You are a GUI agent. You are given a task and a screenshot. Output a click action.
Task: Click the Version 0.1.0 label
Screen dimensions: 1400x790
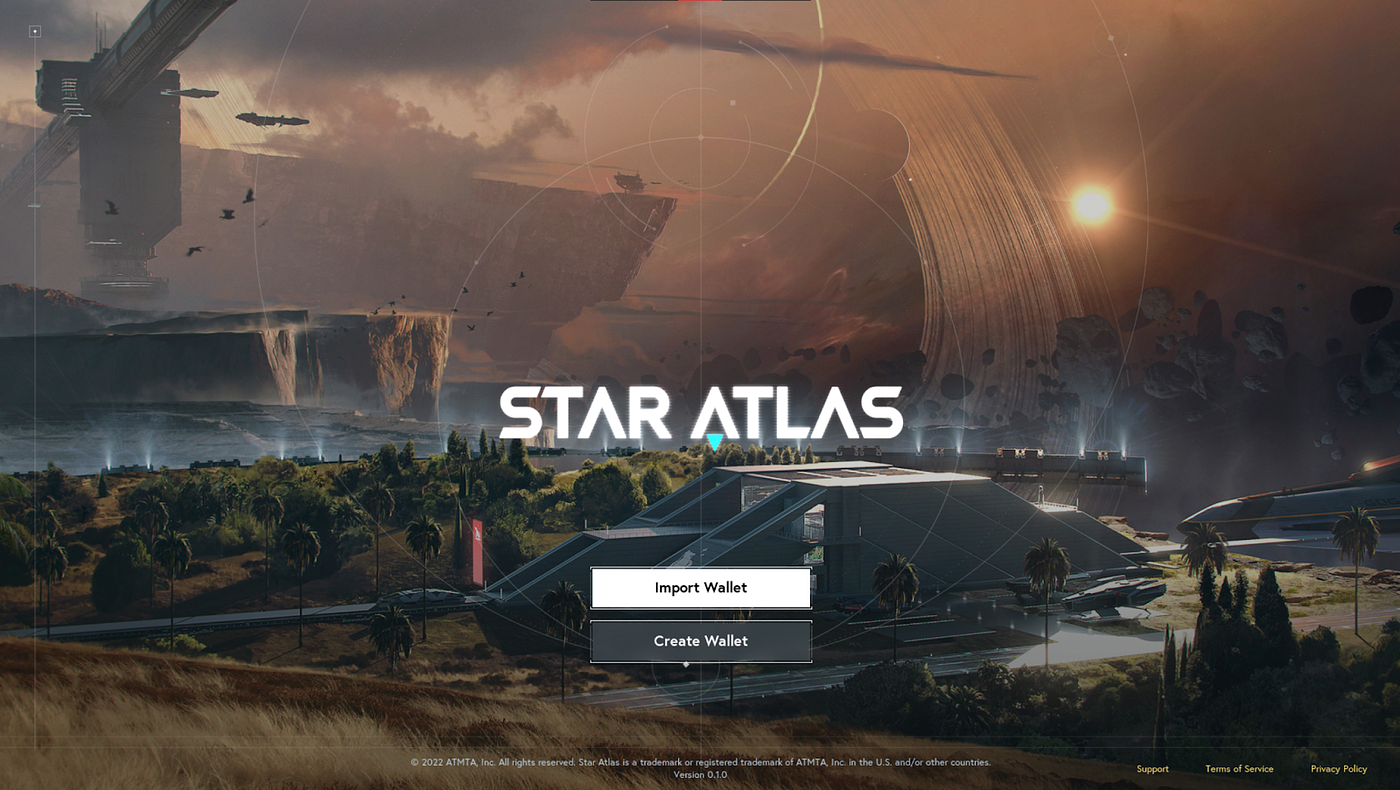click(x=700, y=774)
